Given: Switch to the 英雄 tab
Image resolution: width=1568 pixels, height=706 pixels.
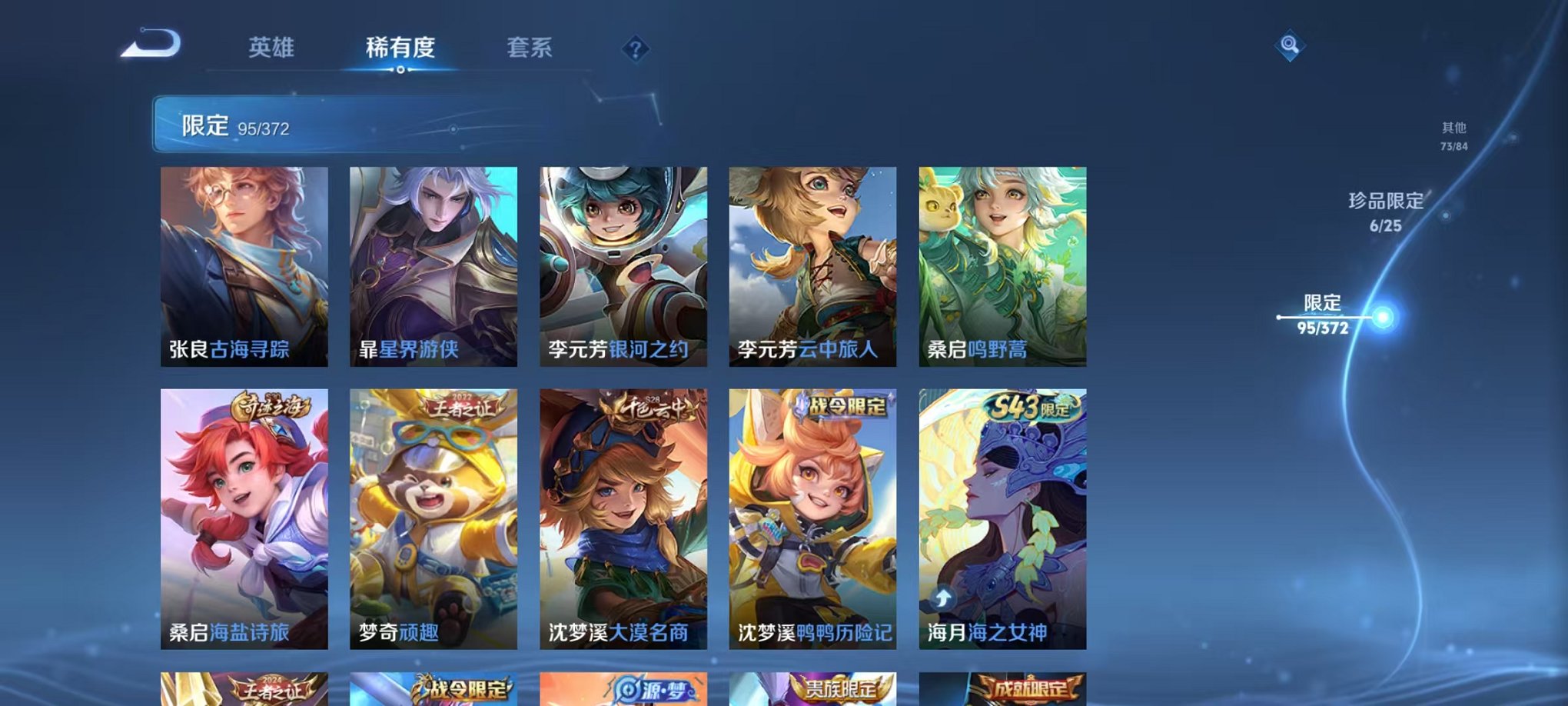Looking at the screenshot, I should pyautogui.click(x=273, y=48).
